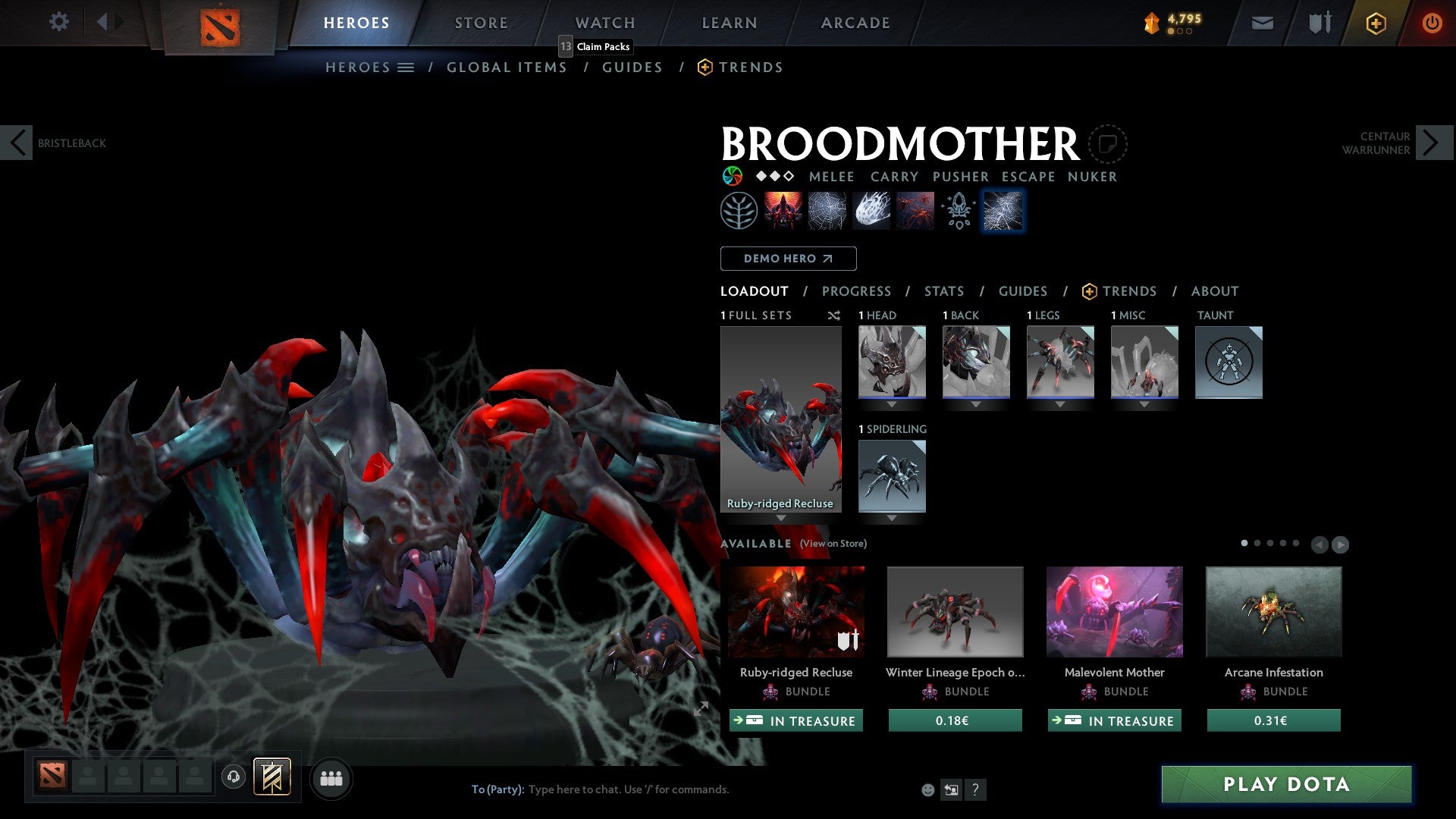The height and width of the screenshot is (819, 1456).
Task: Click the Spawn Spiderlings ability icon
Action: 914,210
